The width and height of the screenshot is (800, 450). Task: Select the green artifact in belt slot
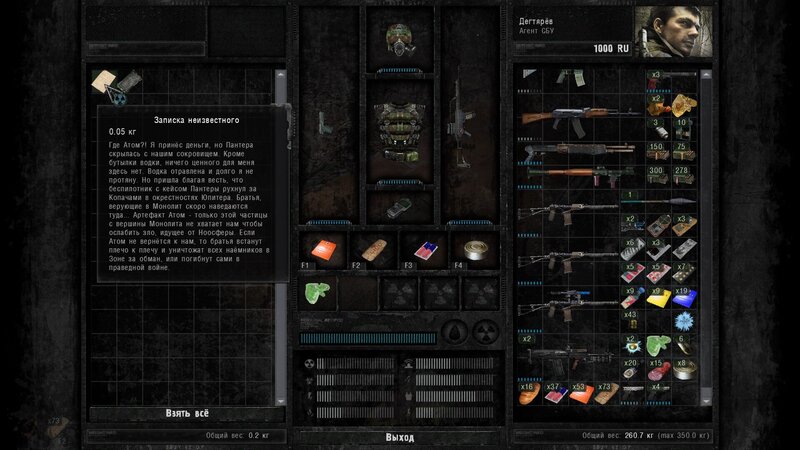coord(318,292)
